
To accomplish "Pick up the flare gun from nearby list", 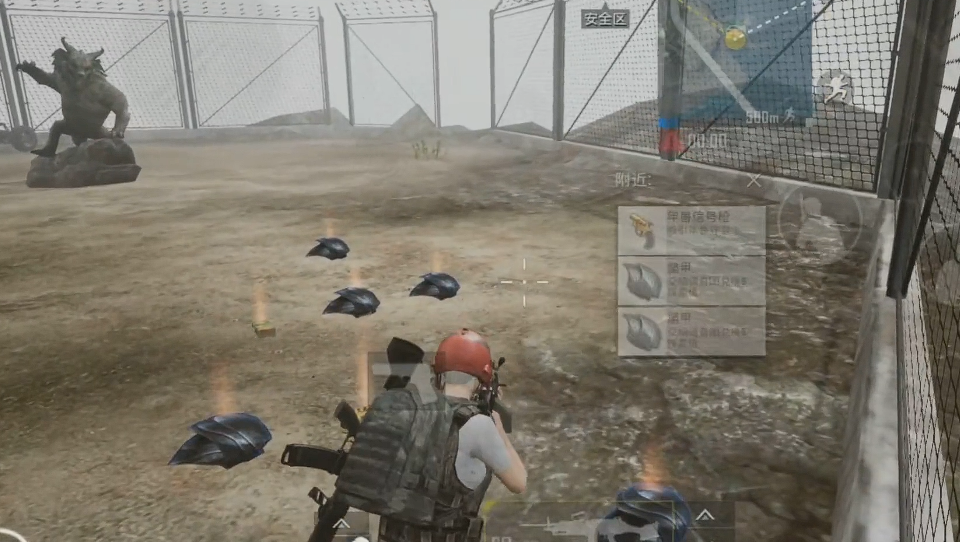I will pyautogui.click(x=691, y=230).
